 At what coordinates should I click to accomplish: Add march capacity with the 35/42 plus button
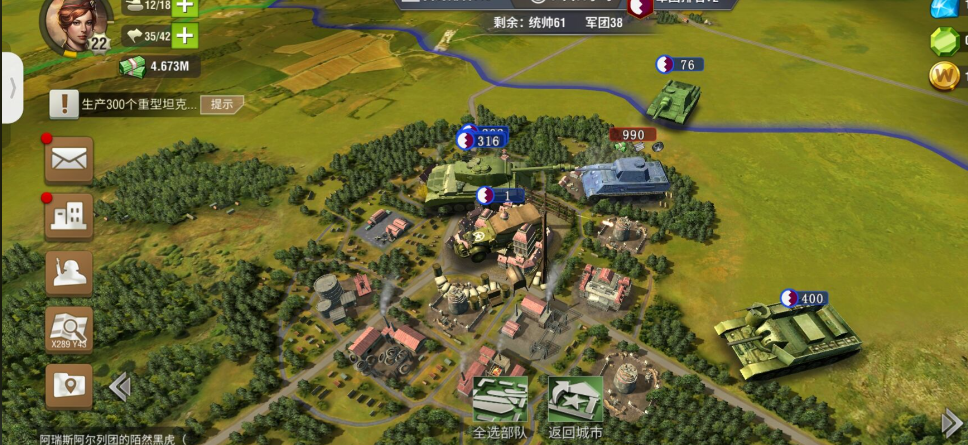tap(184, 37)
